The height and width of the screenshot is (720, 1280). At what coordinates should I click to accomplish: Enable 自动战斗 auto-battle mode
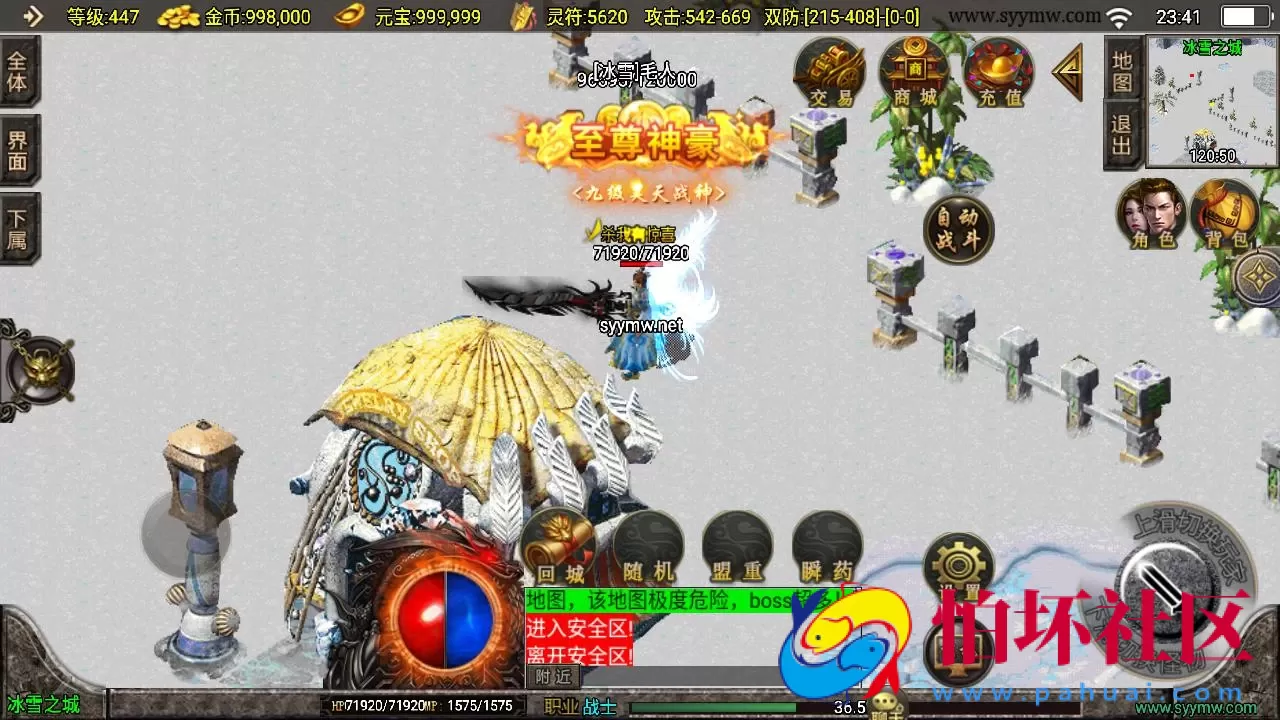point(957,229)
